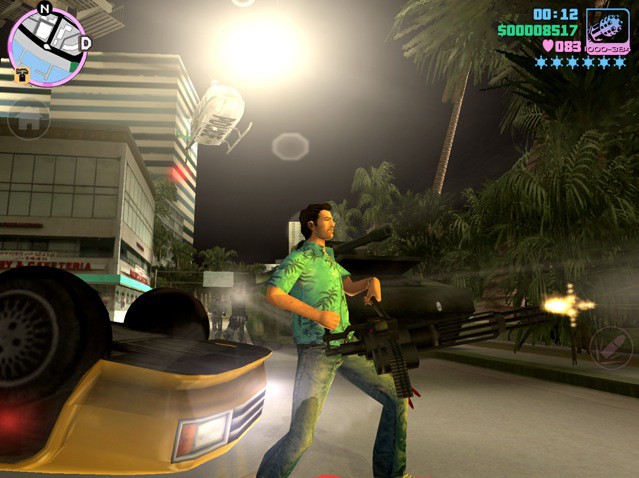
Task: Switch weapon via the minigun icon
Action: point(607,30)
